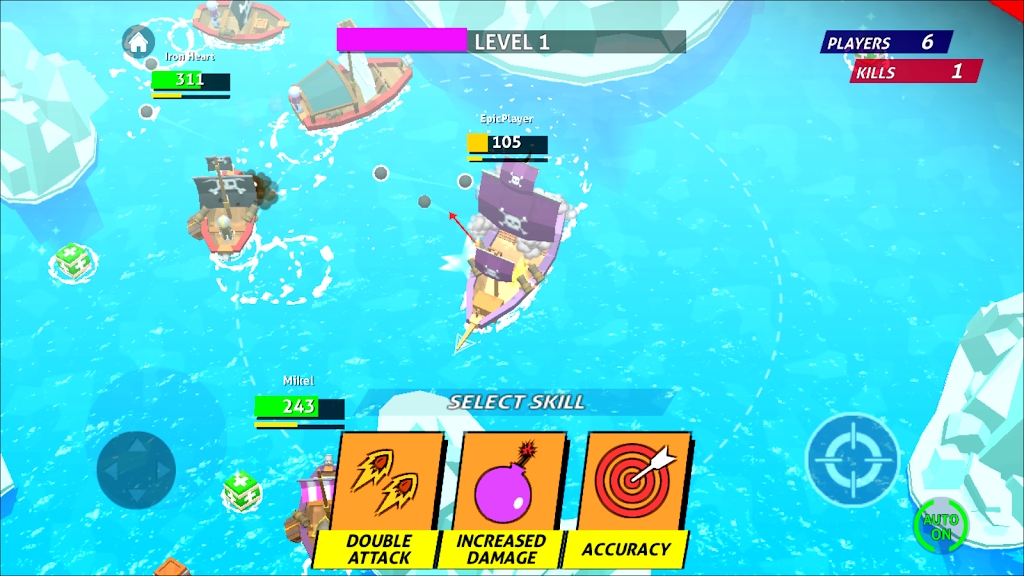Viewport: 1024px width, 576px height.
Task: Open the home menu icon
Action: (137, 42)
